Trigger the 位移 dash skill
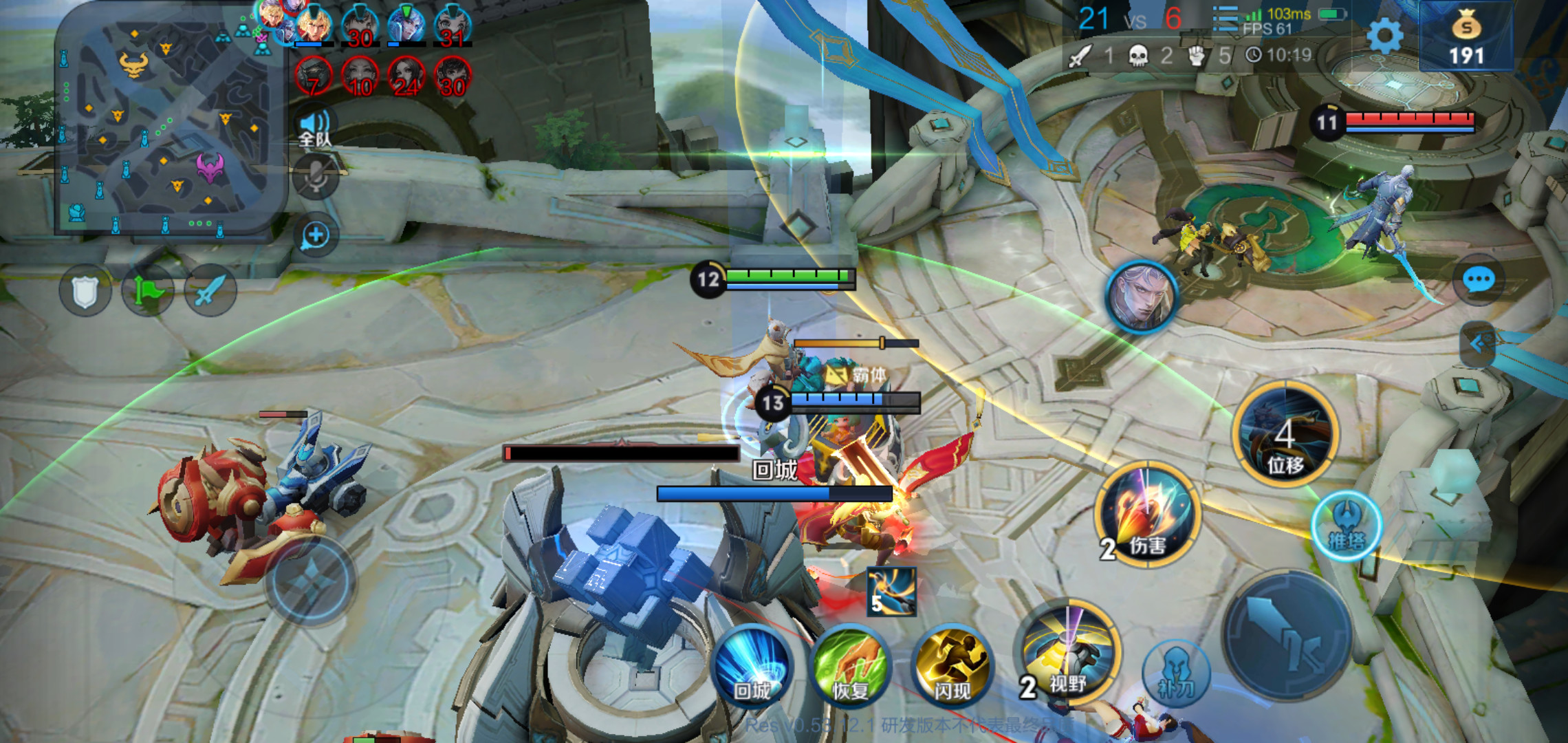The width and height of the screenshot is (1568, 743). pos(1285,435)
